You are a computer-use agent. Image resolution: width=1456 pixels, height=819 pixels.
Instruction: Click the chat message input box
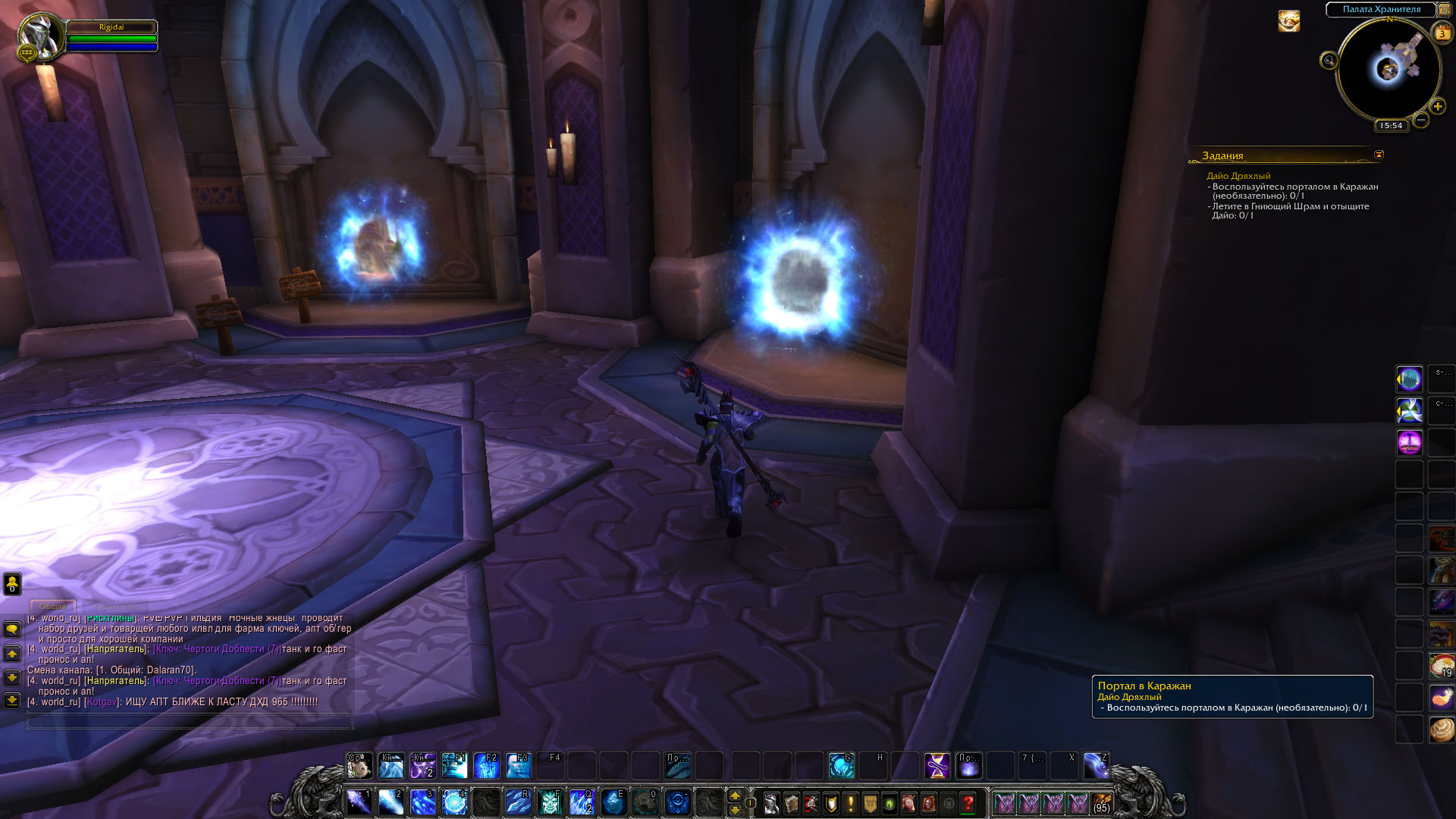(190, 722)
